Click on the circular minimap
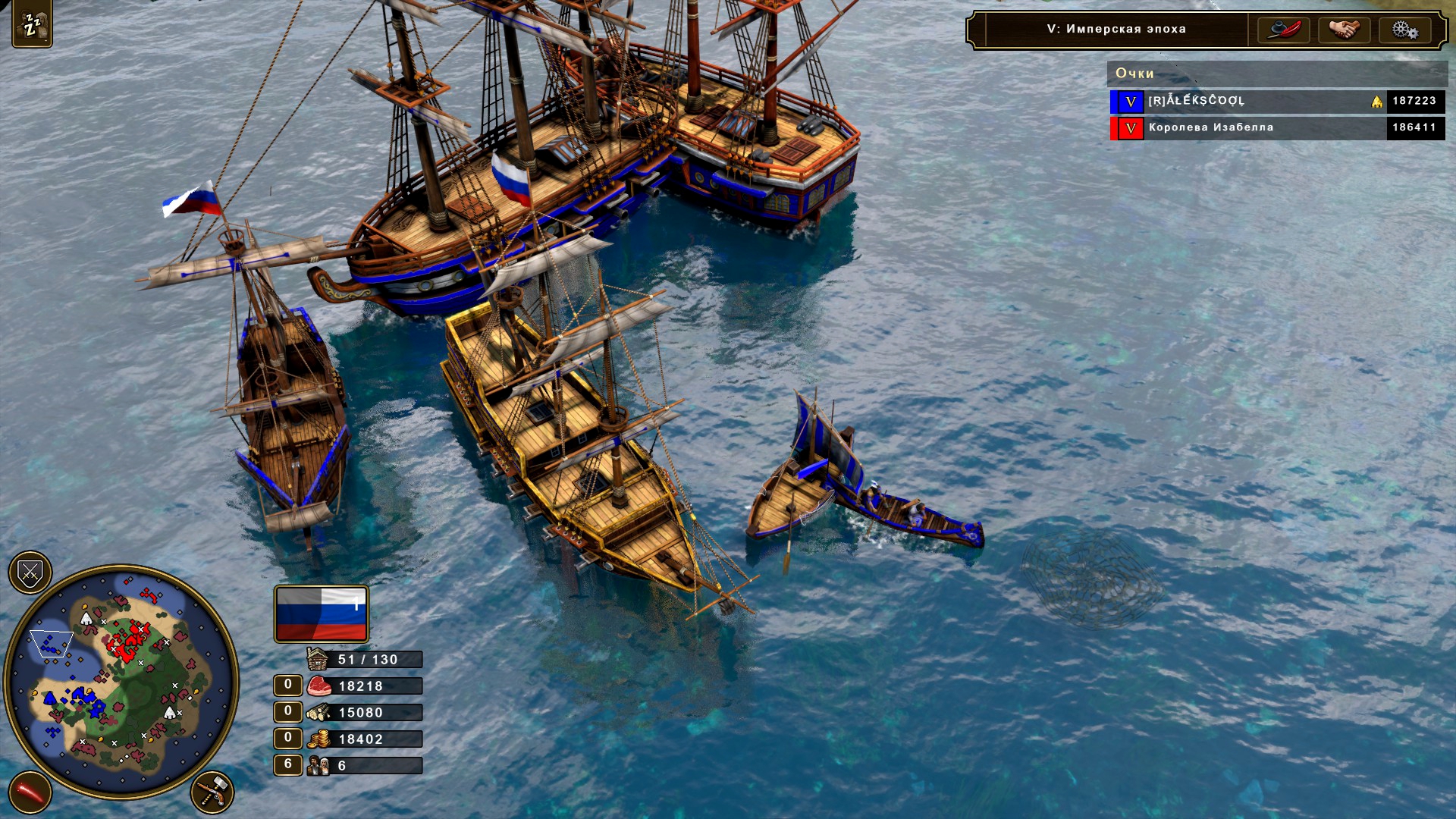This screenshot has height=819, width=1456. [121, 680]
